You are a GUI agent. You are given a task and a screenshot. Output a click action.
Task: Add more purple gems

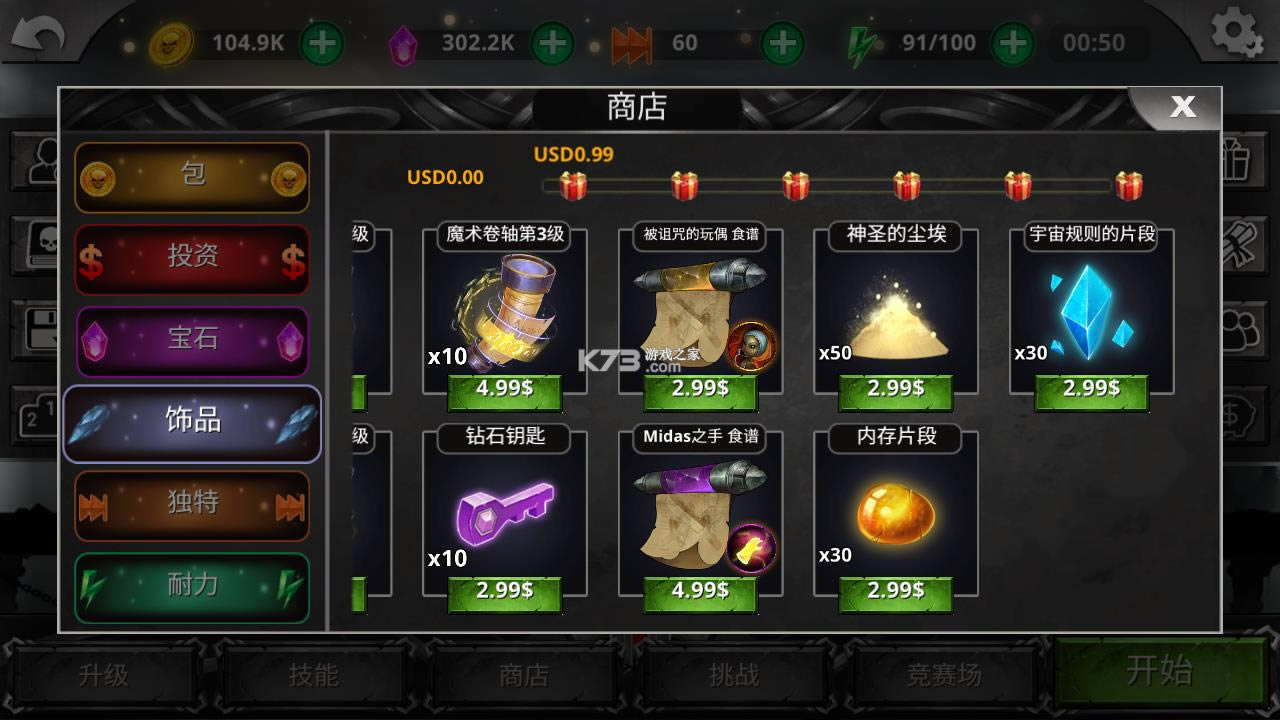pos(551,43)
